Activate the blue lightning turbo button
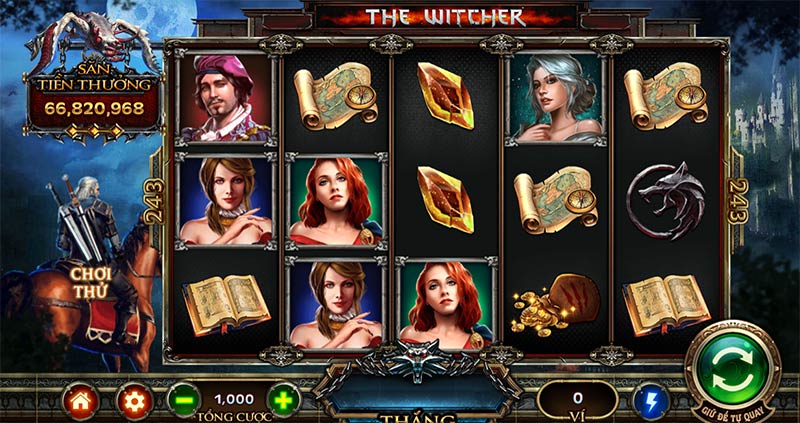This screenshot has width=800, height=423. click(x=650, y=401)
